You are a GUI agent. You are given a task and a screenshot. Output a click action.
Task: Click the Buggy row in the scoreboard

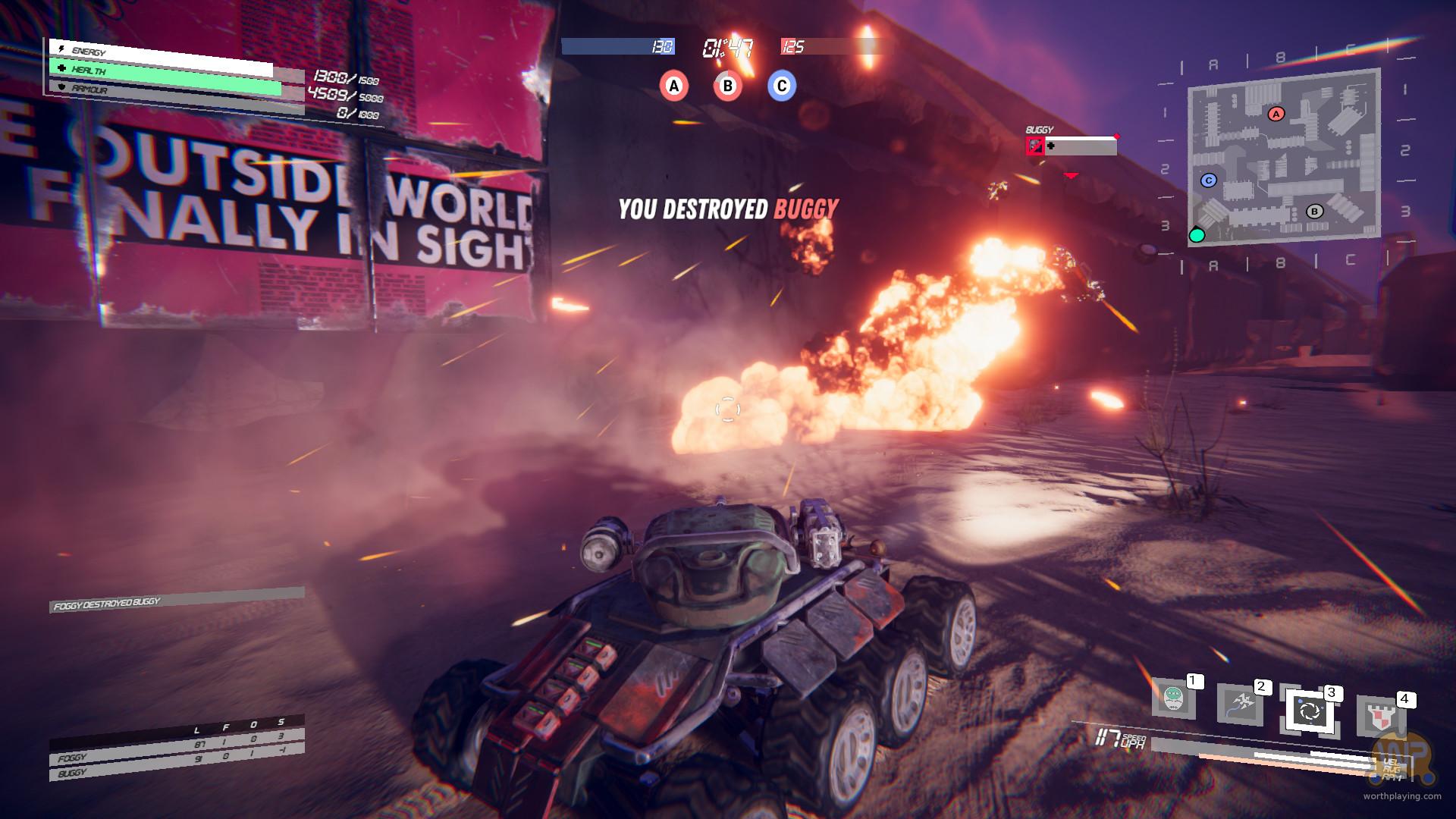(x=177, y=769)
